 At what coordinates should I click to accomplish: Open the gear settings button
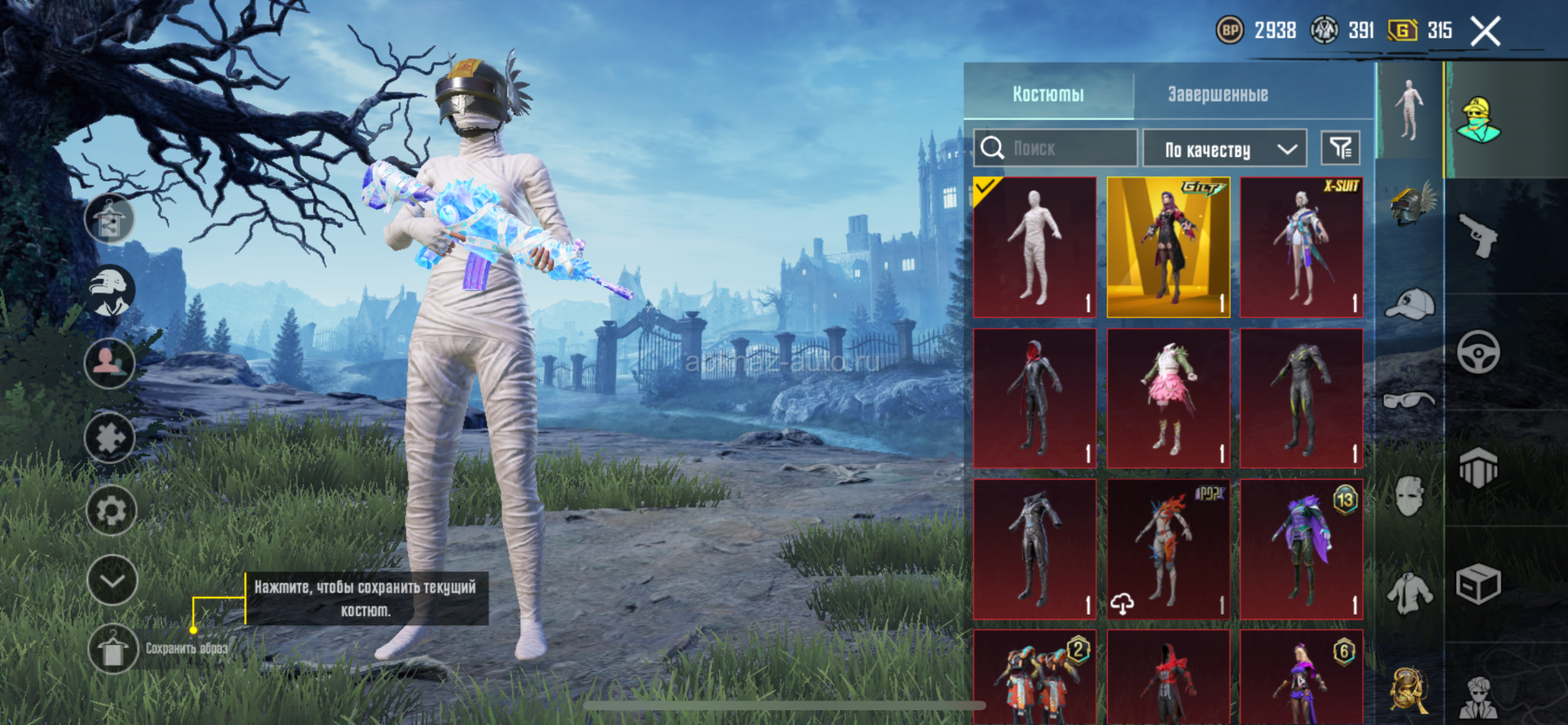[112, 511]
